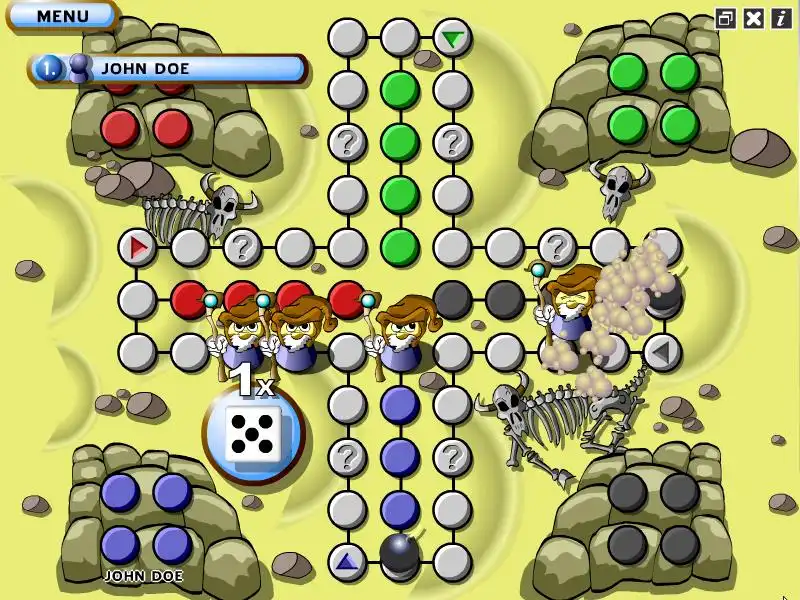
Task: Open the MENU button
Action: [62, 16]
